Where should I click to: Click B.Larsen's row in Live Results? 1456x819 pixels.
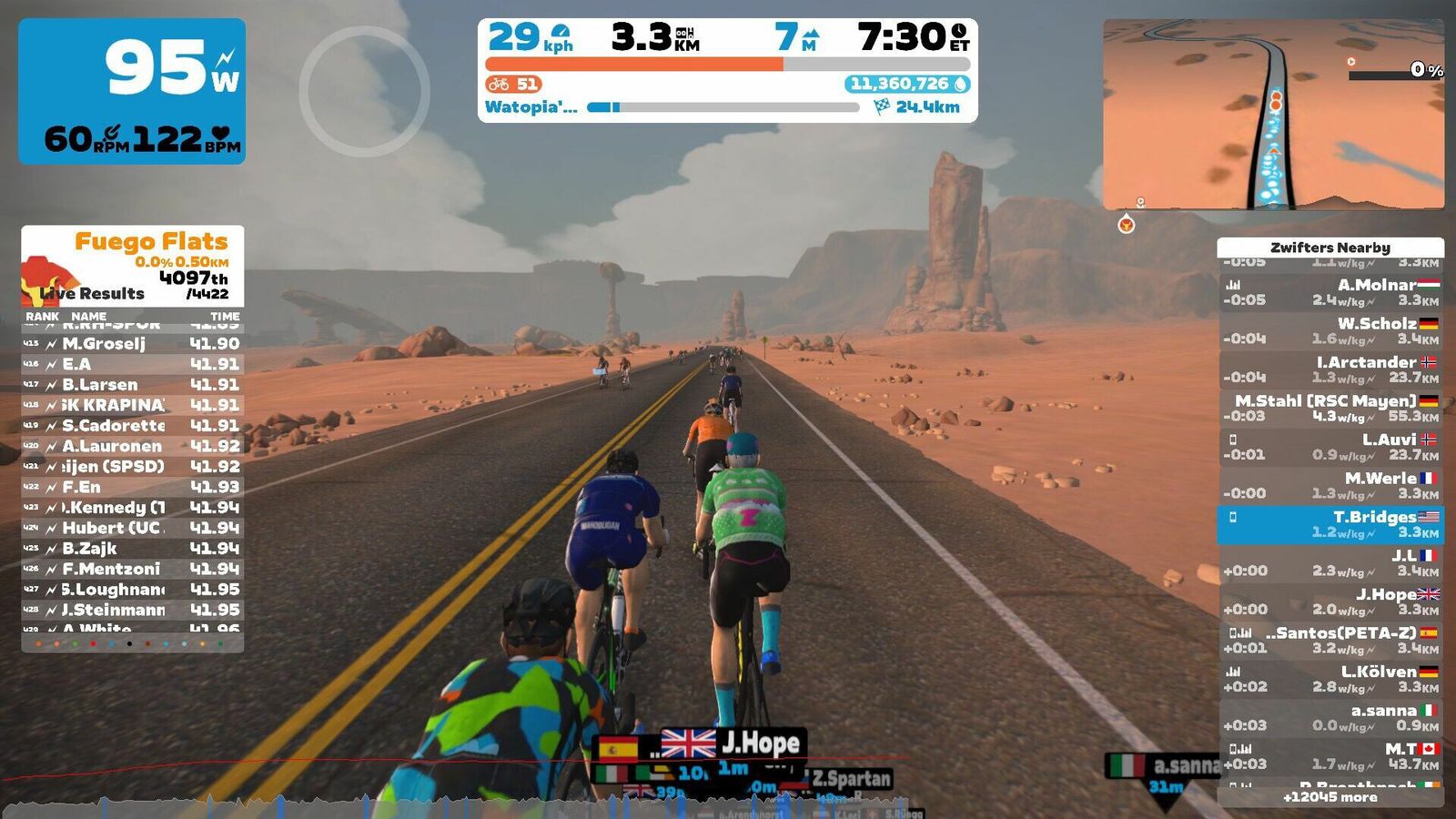tap(133, 385)
